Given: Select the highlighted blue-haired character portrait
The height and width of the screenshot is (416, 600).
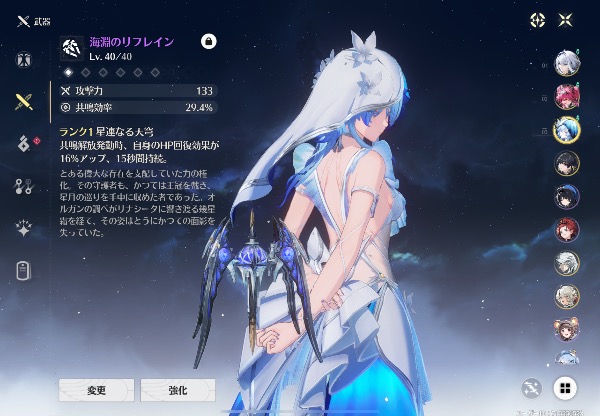Looking at the screenshot, I should pos(566,130).
